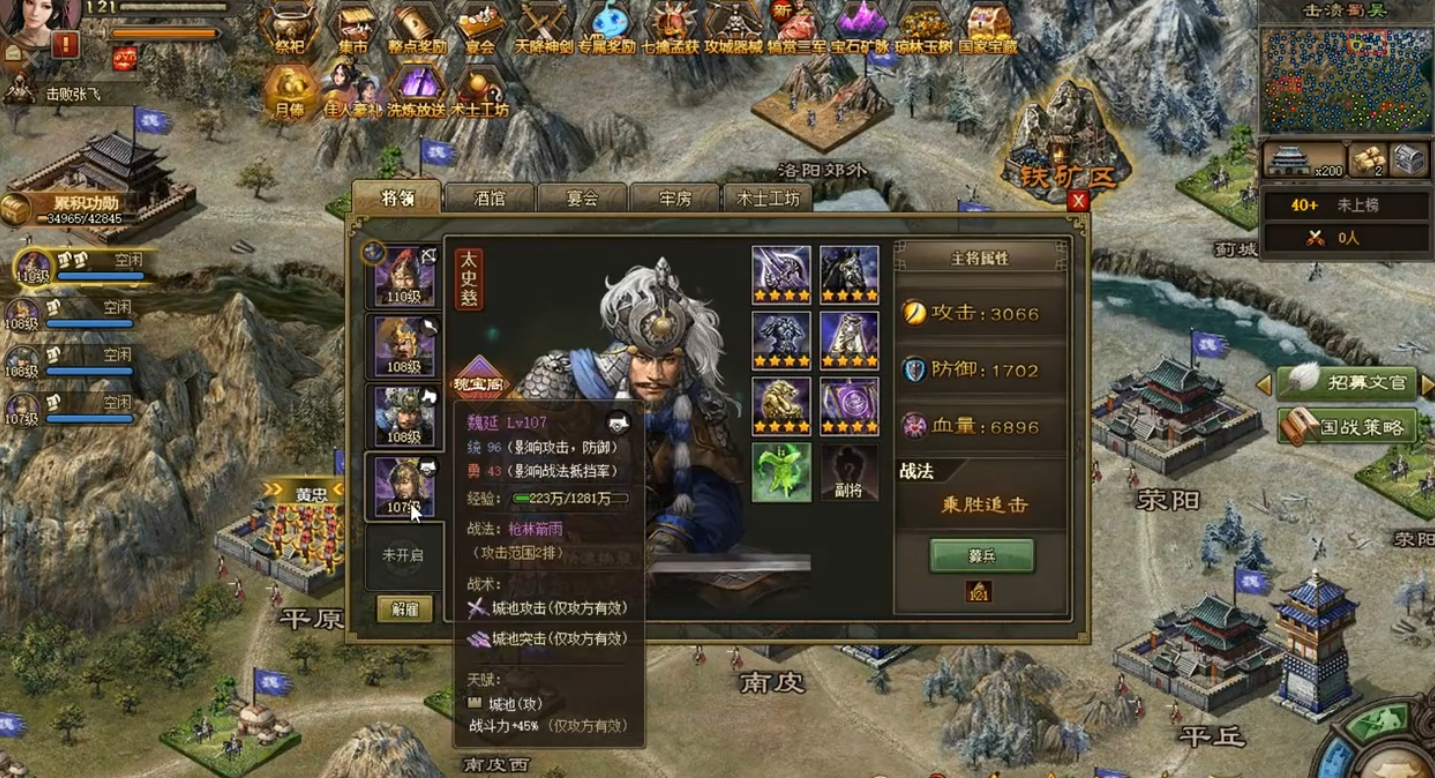Screen dimensions: 1435x778
Task: Switch to the 酒馆 tab
Action: pos(490,198)
